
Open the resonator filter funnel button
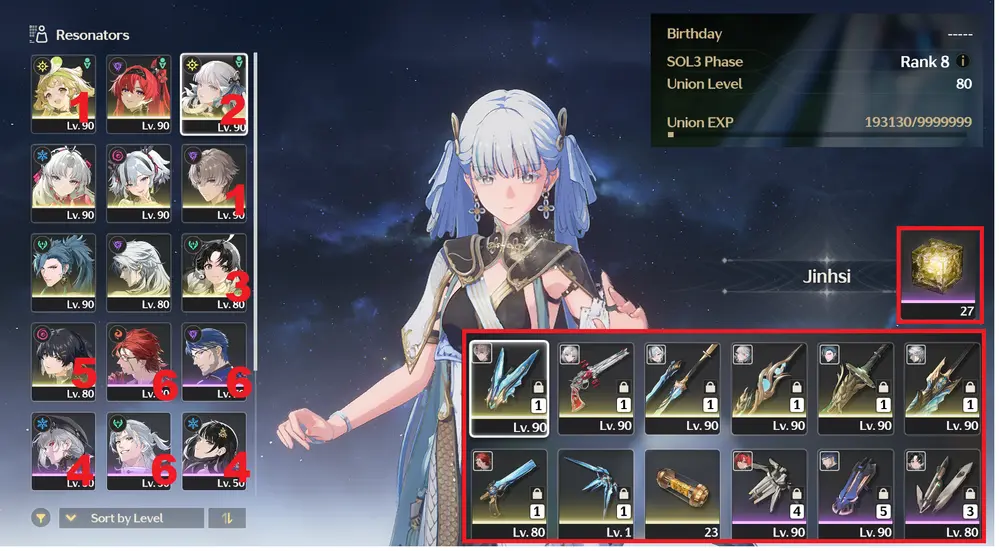click(x=40, y=518)
